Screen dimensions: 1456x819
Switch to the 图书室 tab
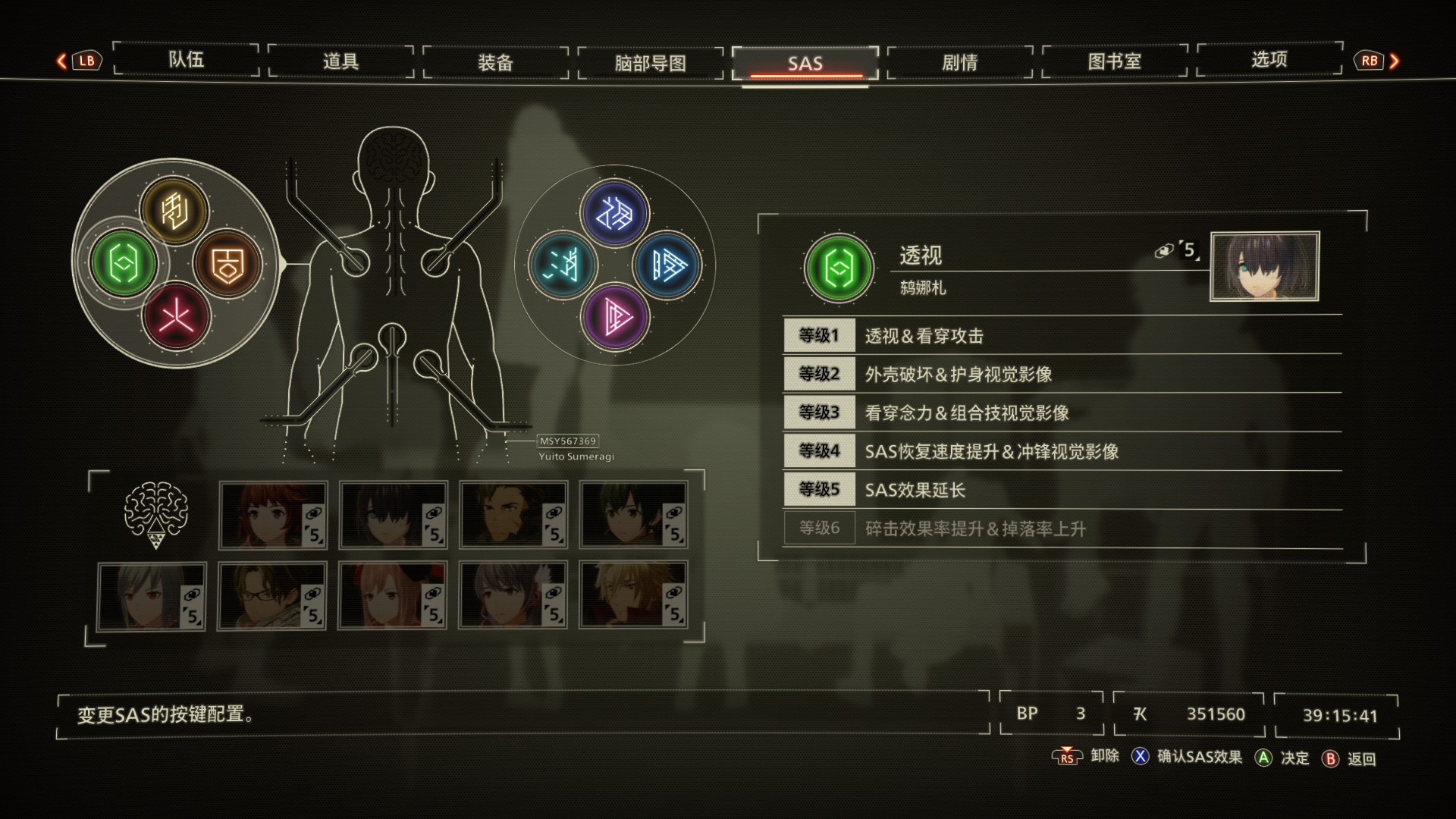pos(1114,61)
